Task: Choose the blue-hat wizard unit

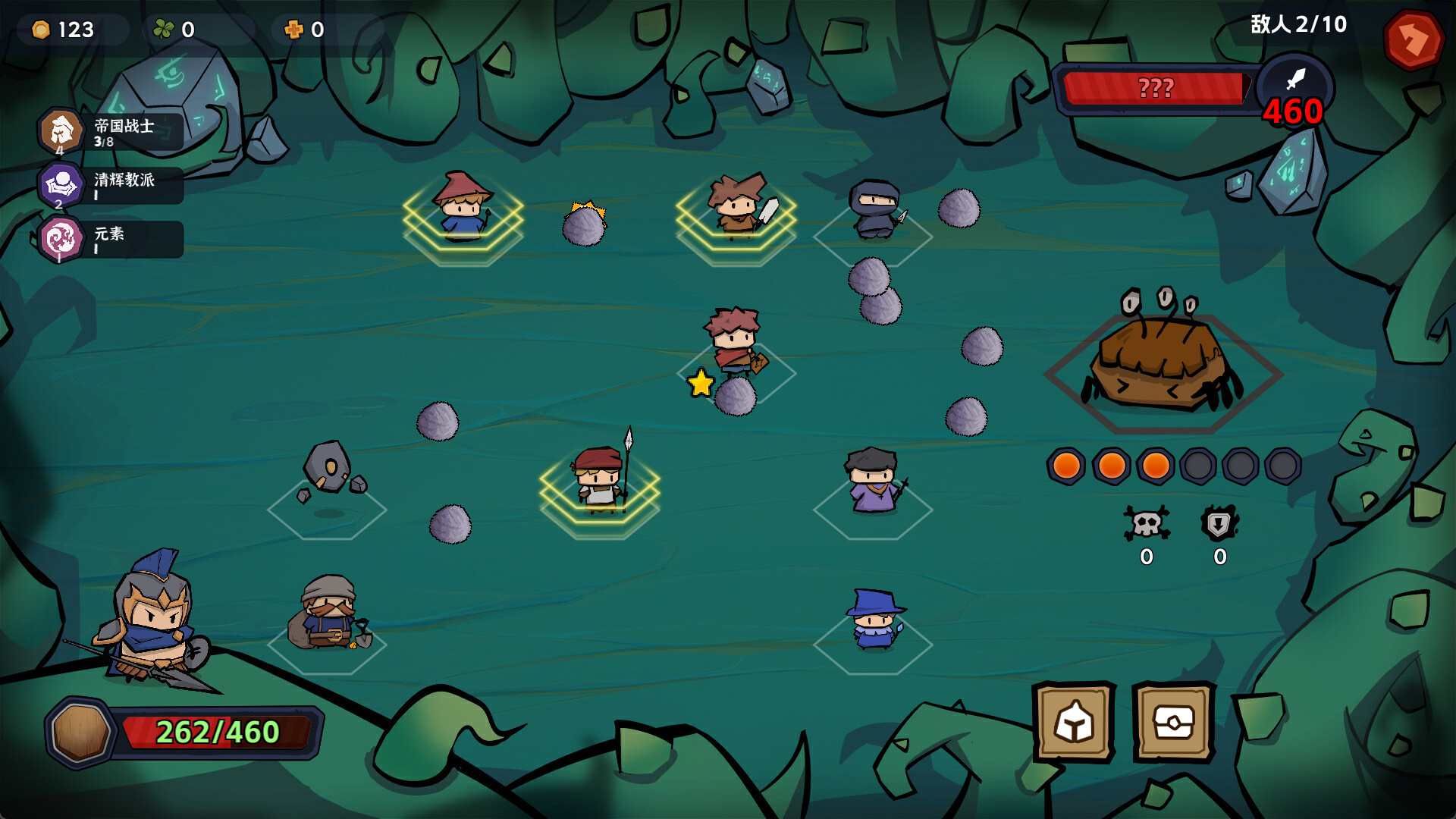Action: (x=874, y=620)
